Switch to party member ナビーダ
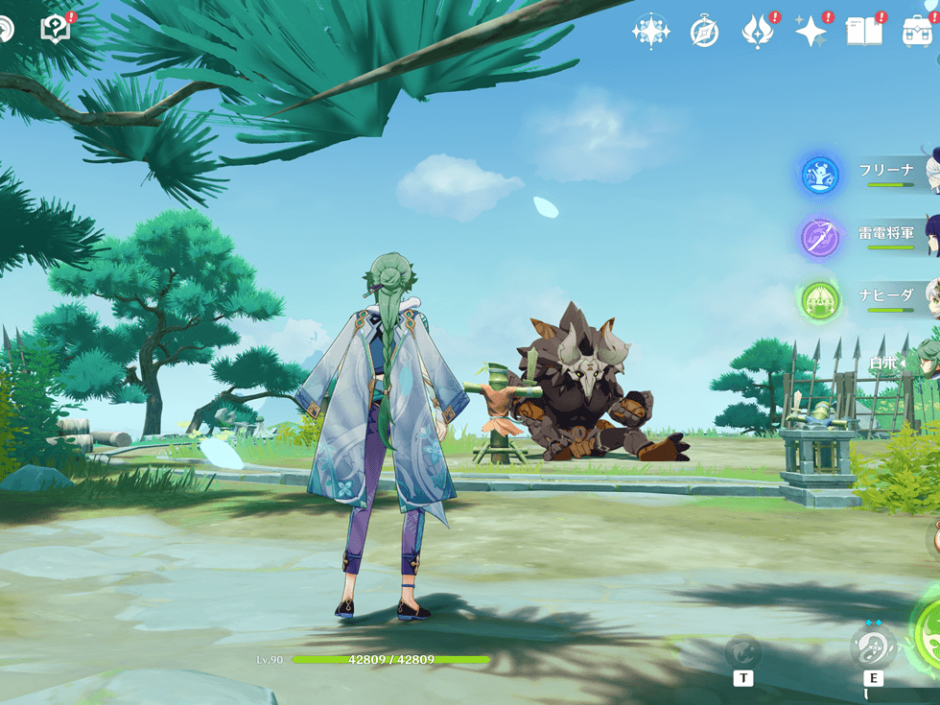 887,296
